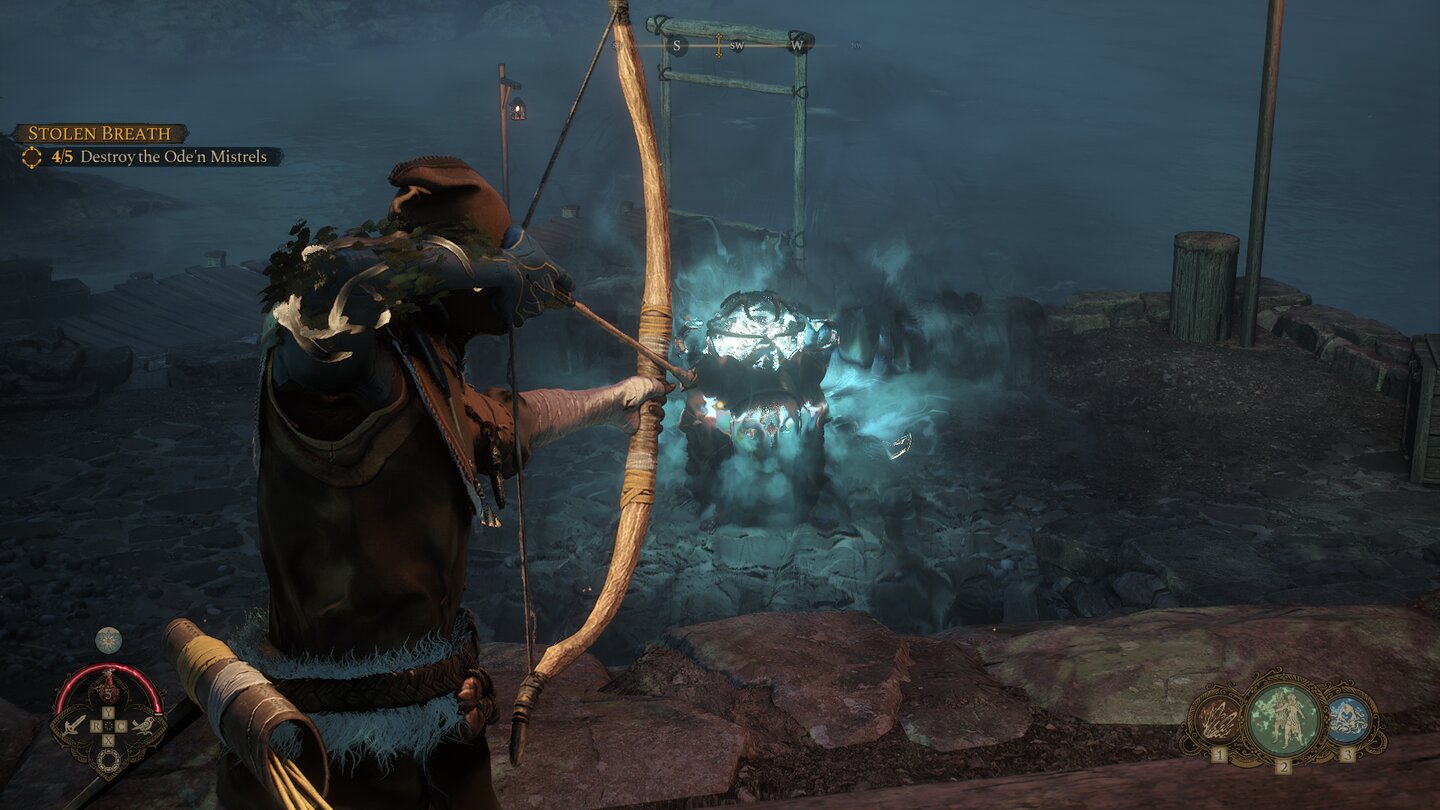Click the sun medallion above the ability wheel
This screenshot has width=1440, height=810.
(107, 640)
